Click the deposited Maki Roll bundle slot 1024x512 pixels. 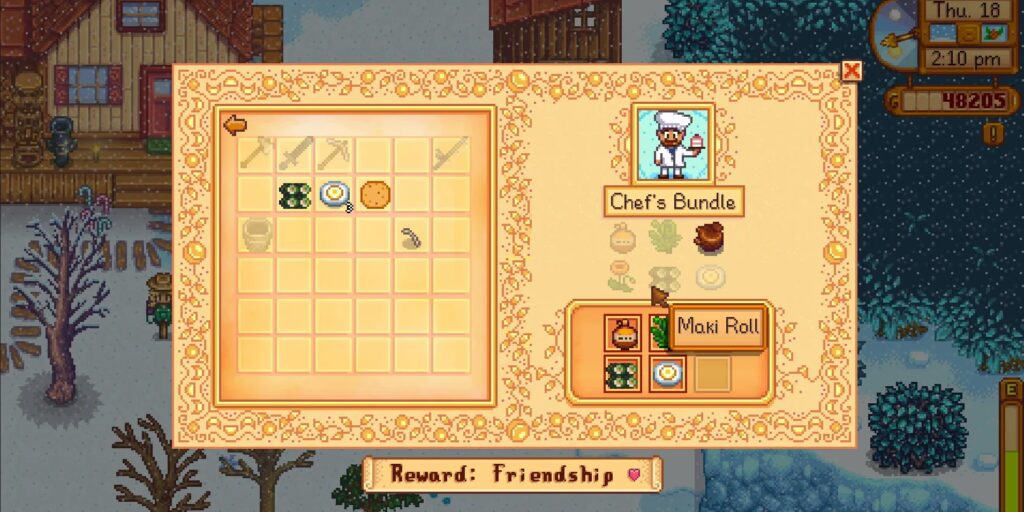tap(622, 374)
